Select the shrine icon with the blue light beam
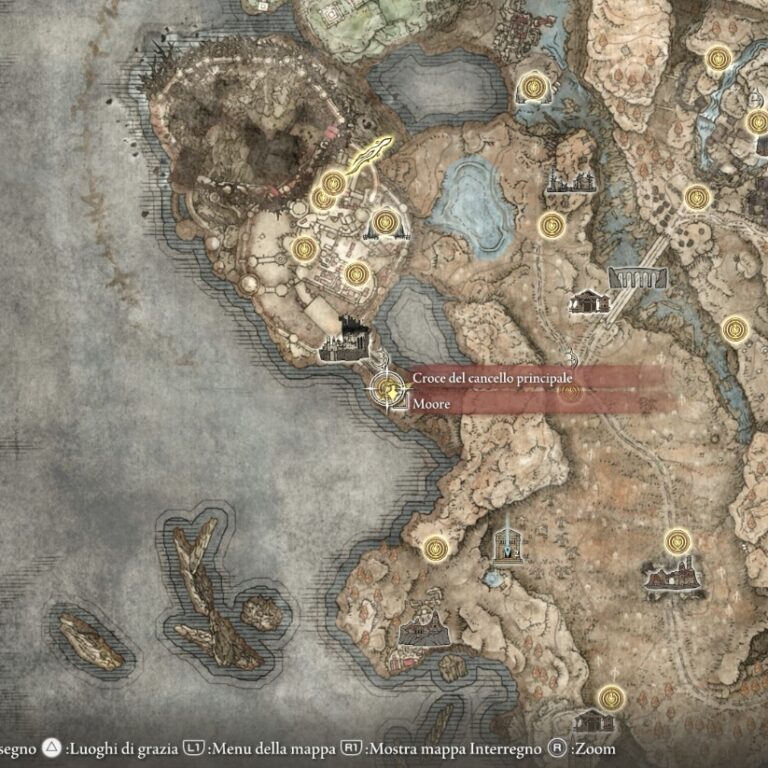 (508, 539)
